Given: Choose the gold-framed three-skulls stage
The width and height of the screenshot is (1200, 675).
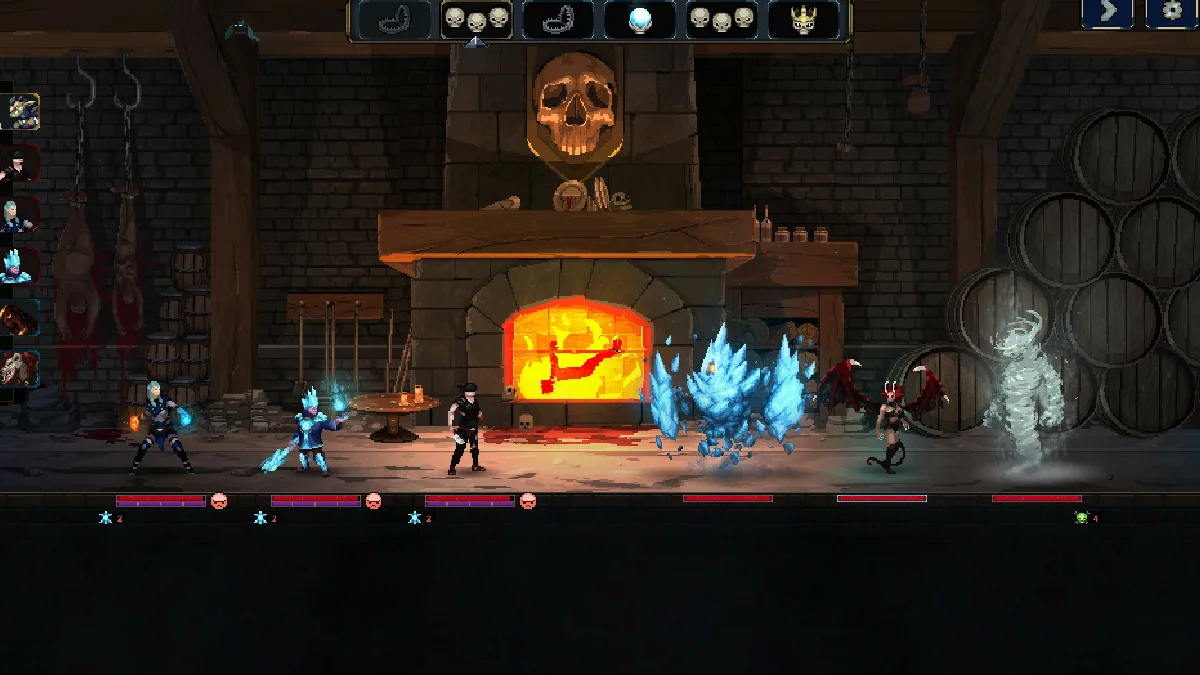Looking at the screenshot, I should coord(476,19).
